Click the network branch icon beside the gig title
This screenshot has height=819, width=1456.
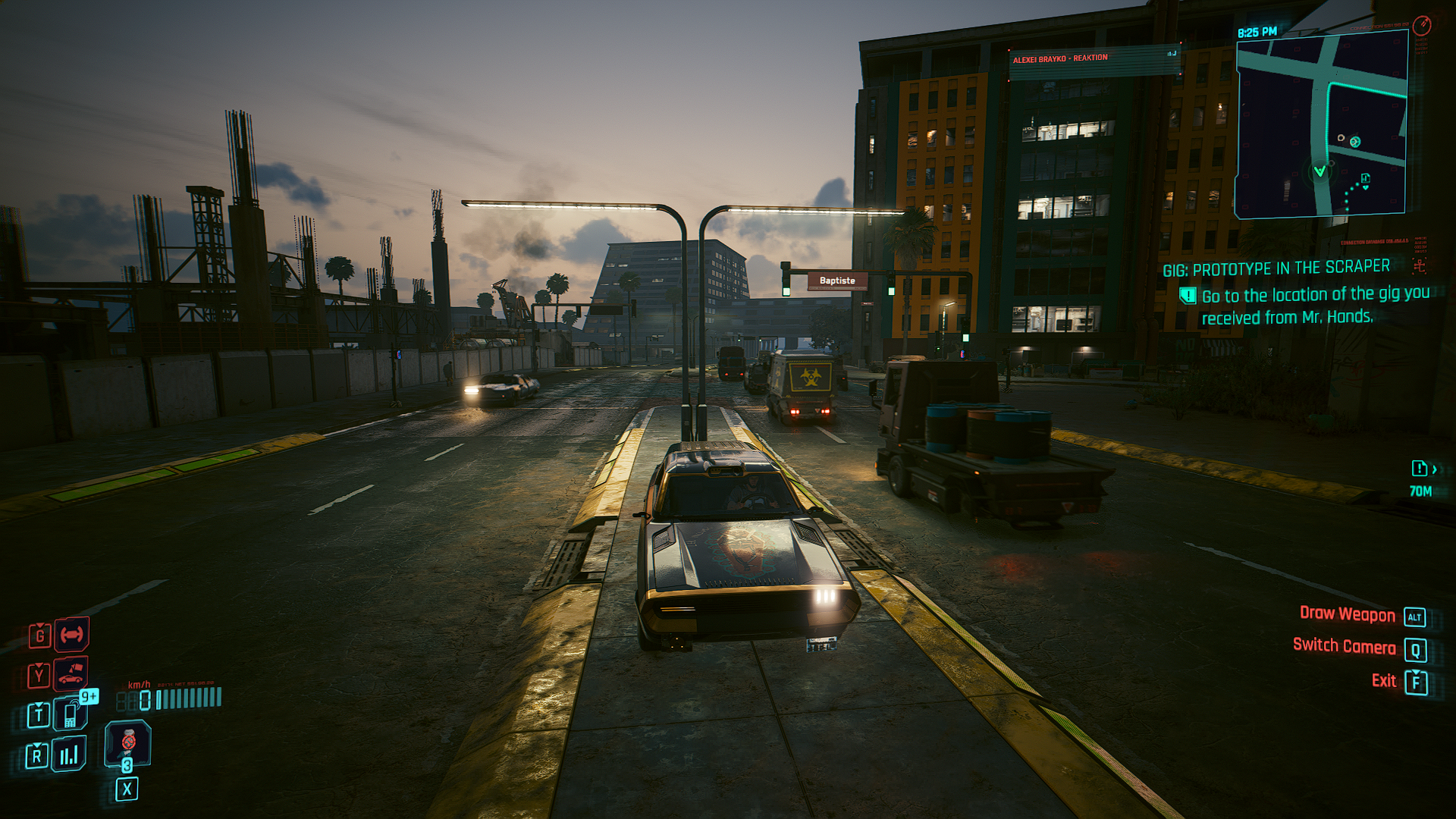click(x=1419, y=265)
